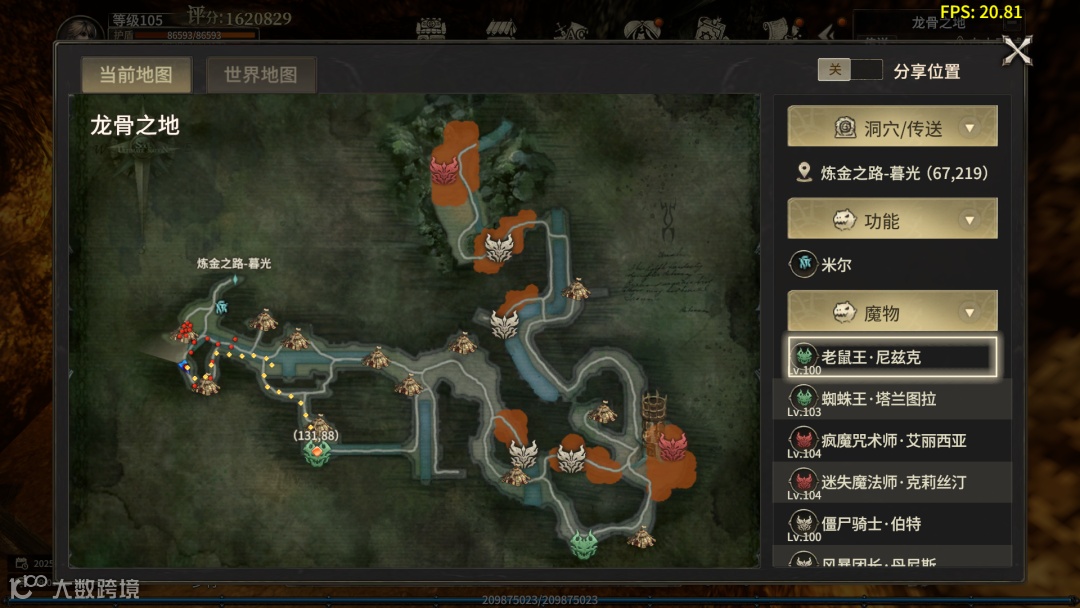Switch to the 世界地图 tab

[260, 75]
